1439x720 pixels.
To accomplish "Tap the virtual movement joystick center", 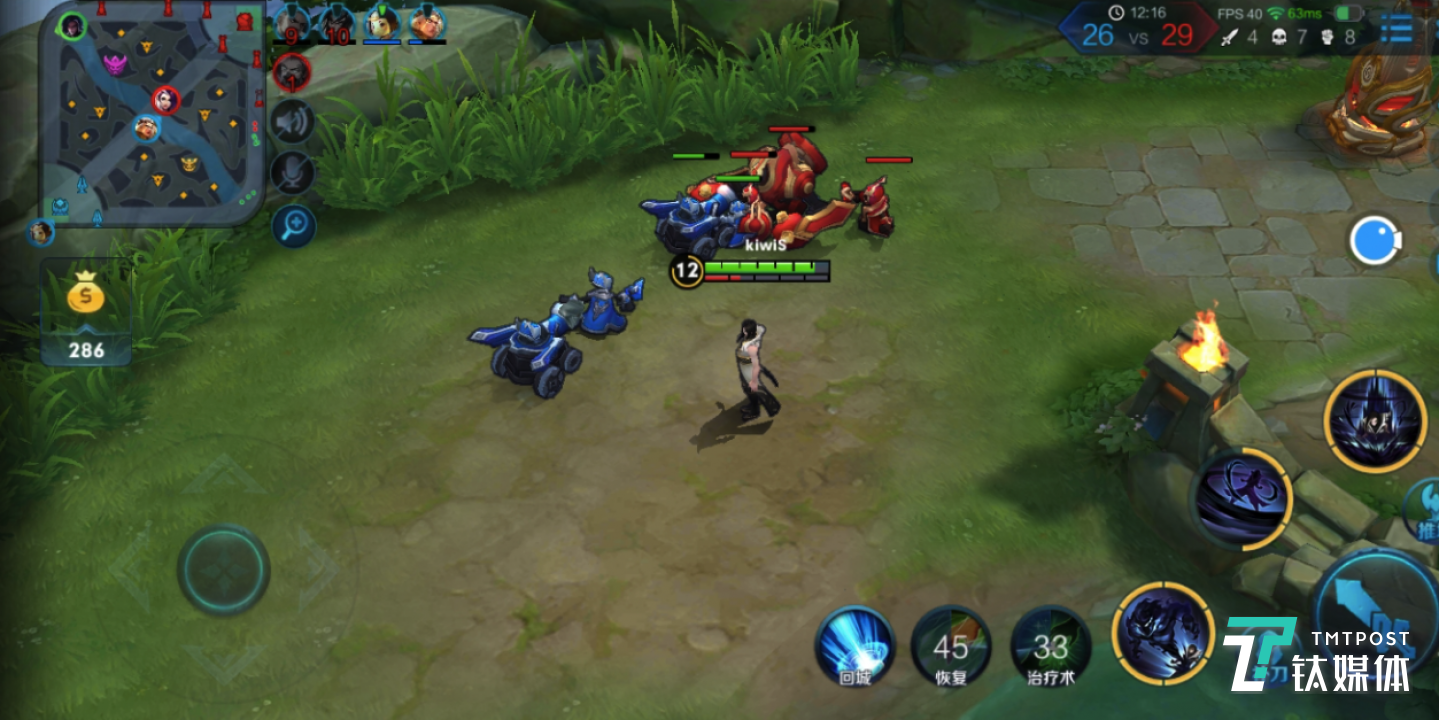I will tap(223, 570).
